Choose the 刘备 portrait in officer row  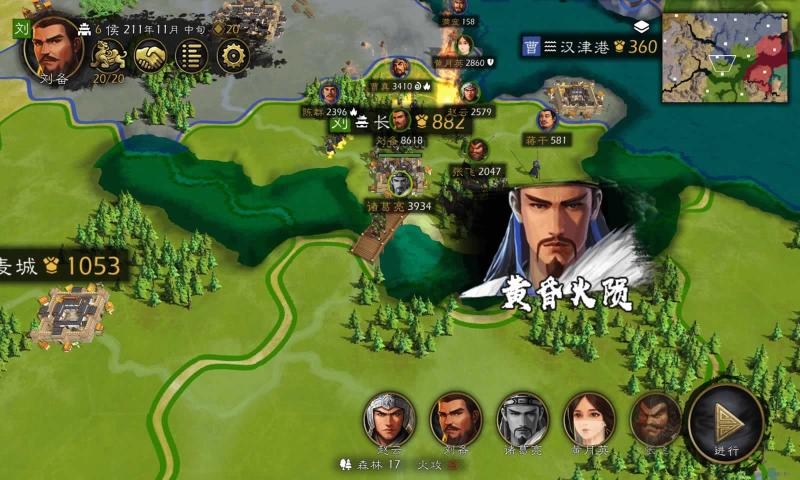(456, 418)
